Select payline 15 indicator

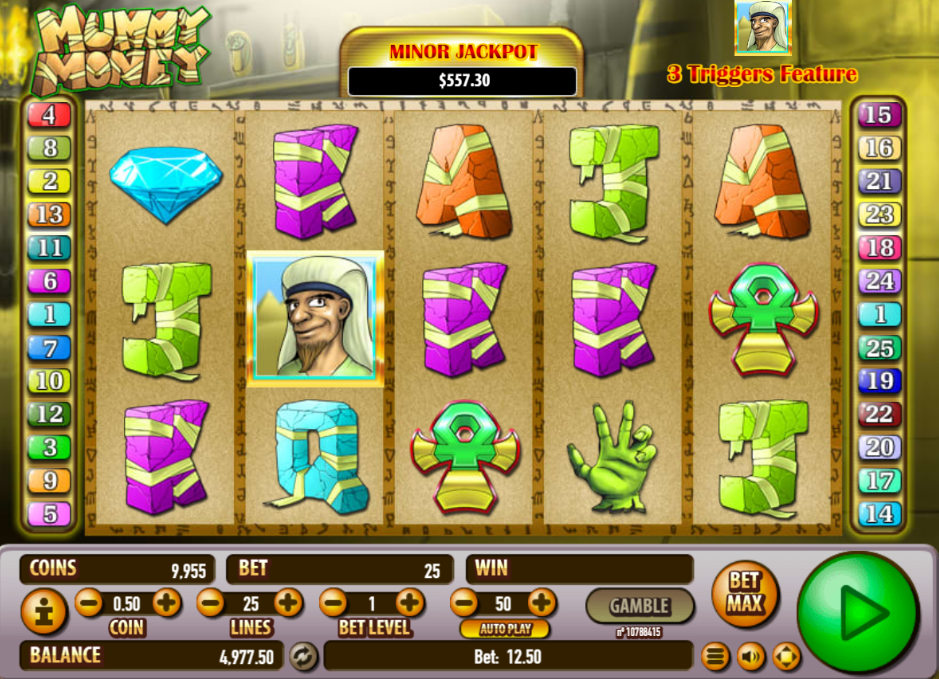click(x=878, y=115)
